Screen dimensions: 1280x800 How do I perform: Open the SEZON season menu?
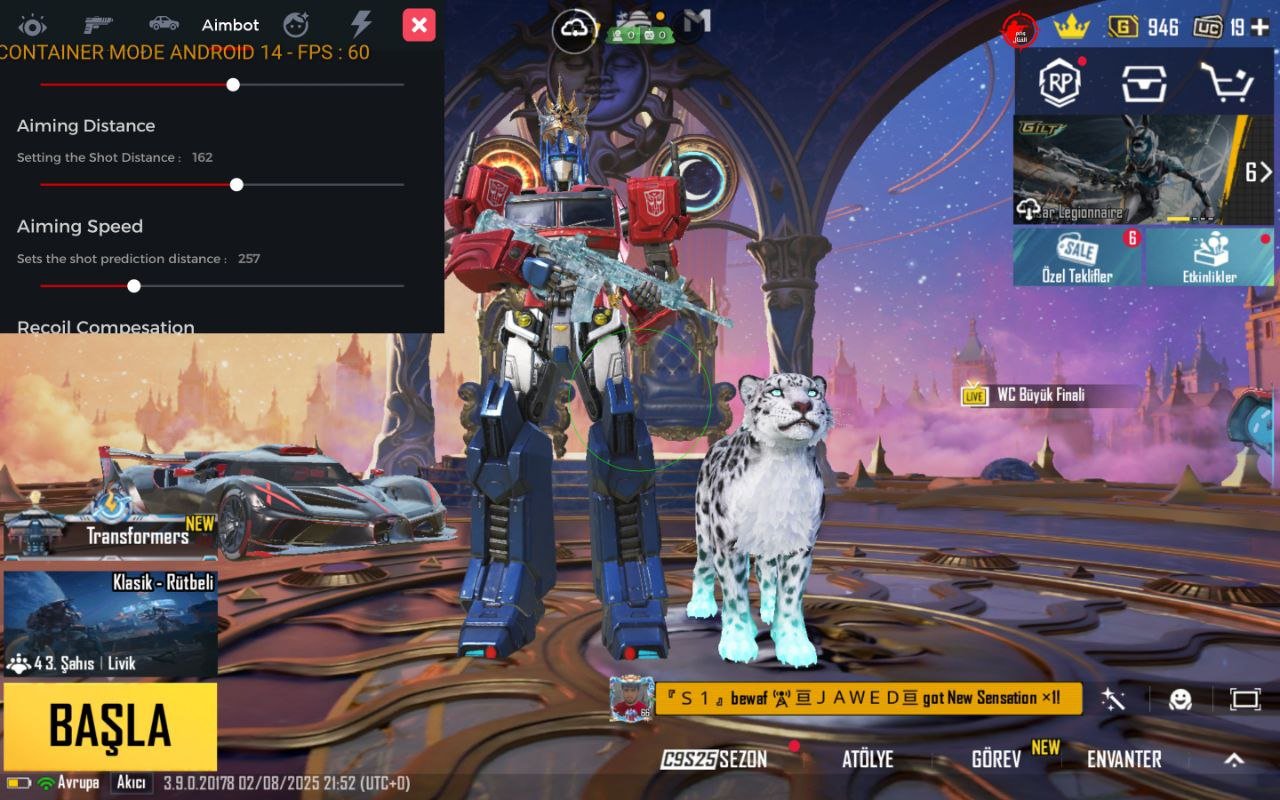(715, 759)
